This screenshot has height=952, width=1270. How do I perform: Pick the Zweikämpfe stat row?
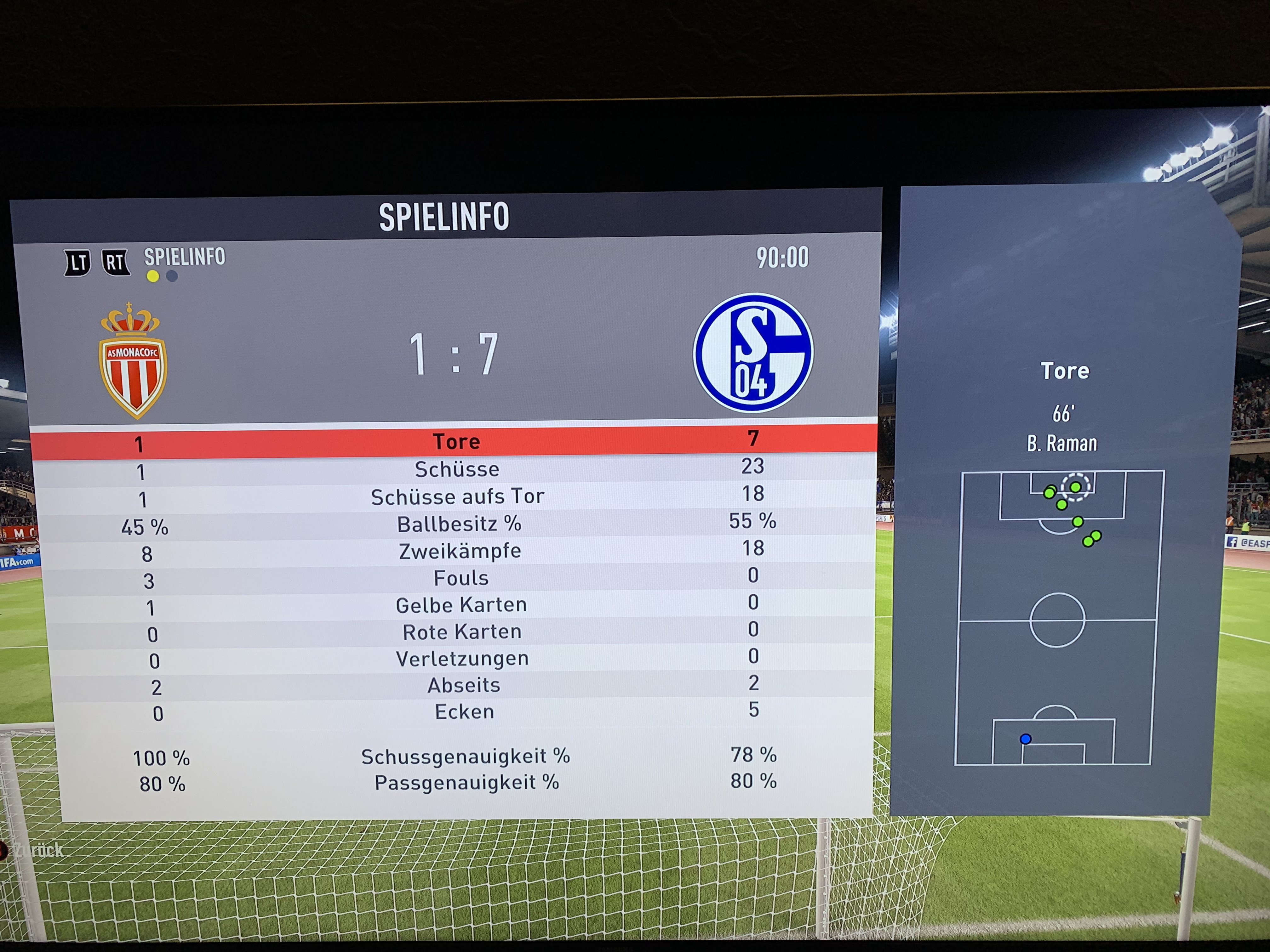[x=460, y=551]
